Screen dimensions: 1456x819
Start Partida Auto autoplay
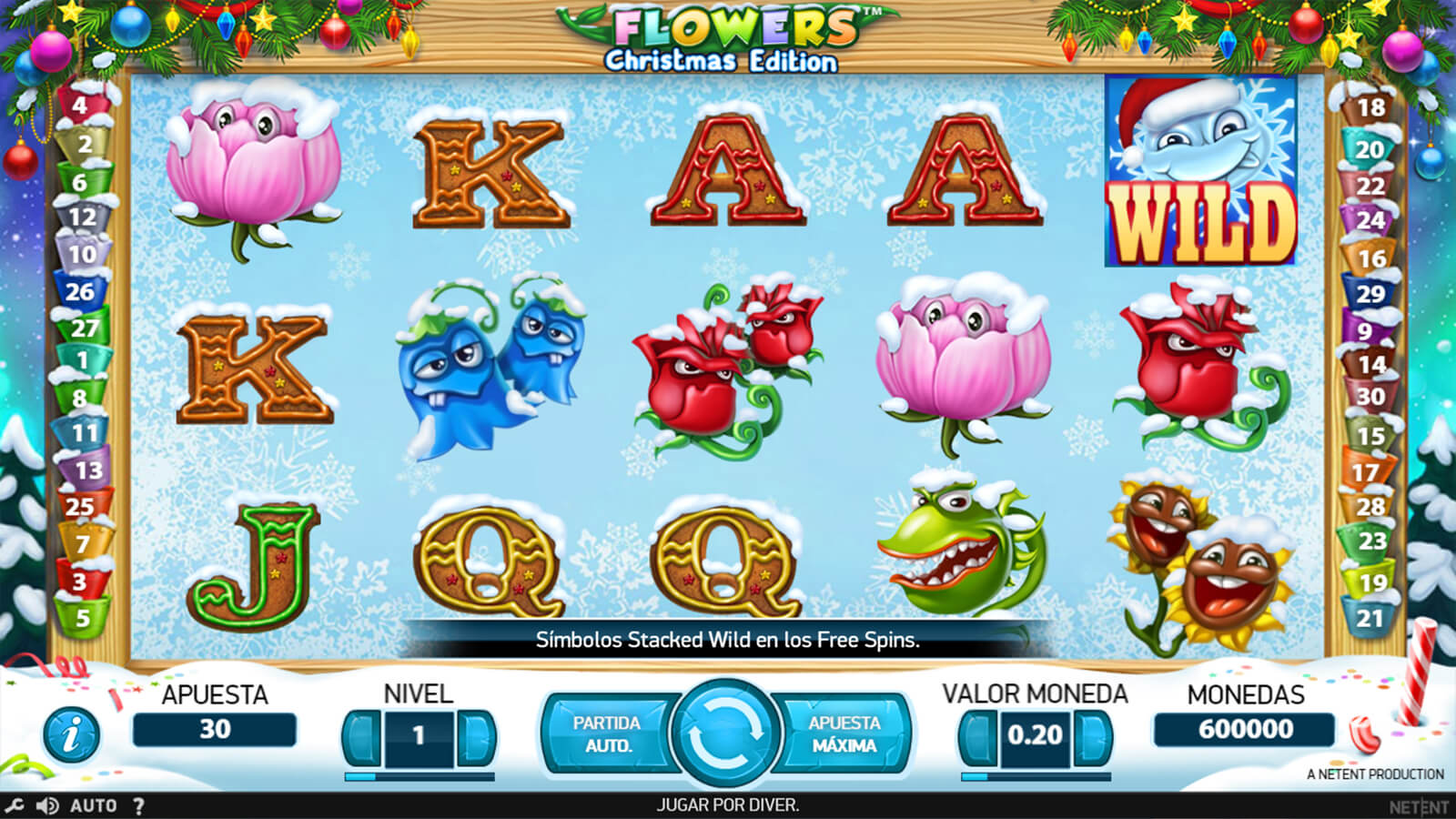coord(606,734)
